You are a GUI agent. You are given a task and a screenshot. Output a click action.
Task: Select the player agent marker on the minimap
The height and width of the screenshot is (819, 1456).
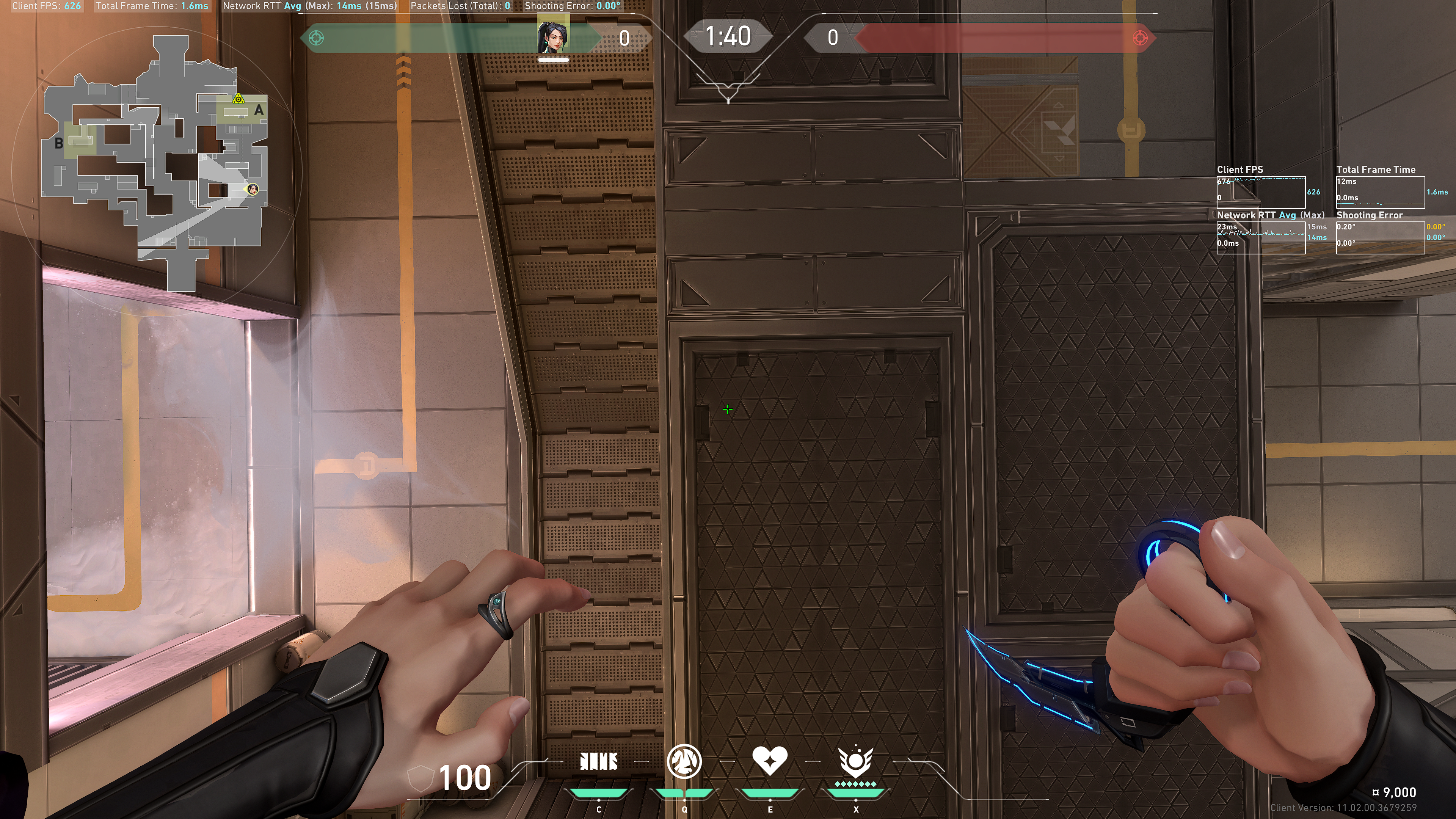253,189
